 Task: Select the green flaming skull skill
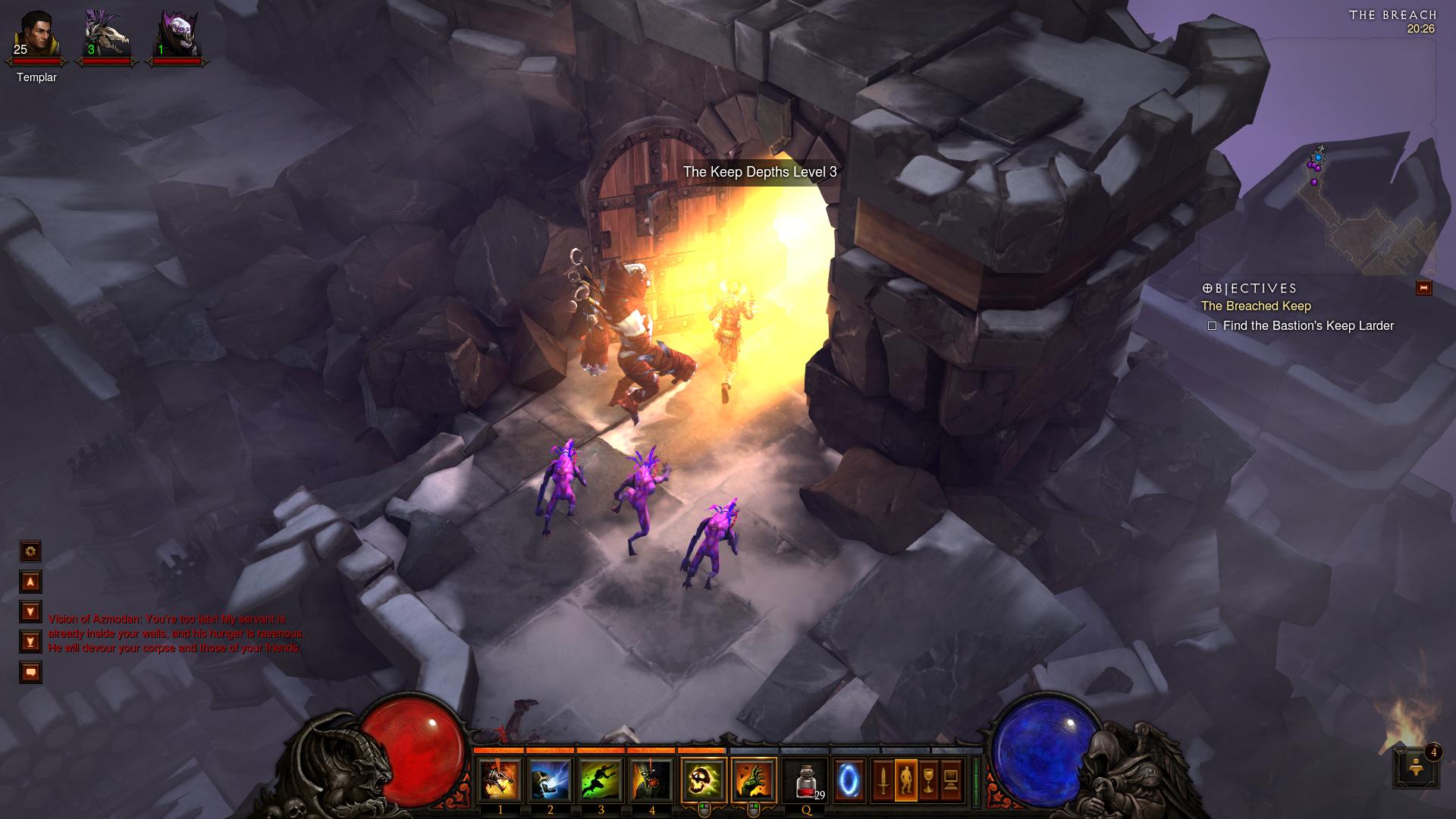tap(703, 780)
